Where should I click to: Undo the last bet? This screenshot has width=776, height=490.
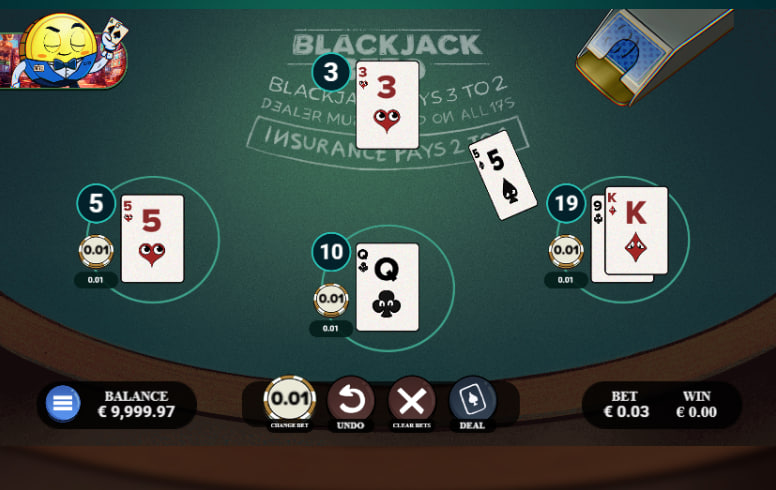[350, 401]
